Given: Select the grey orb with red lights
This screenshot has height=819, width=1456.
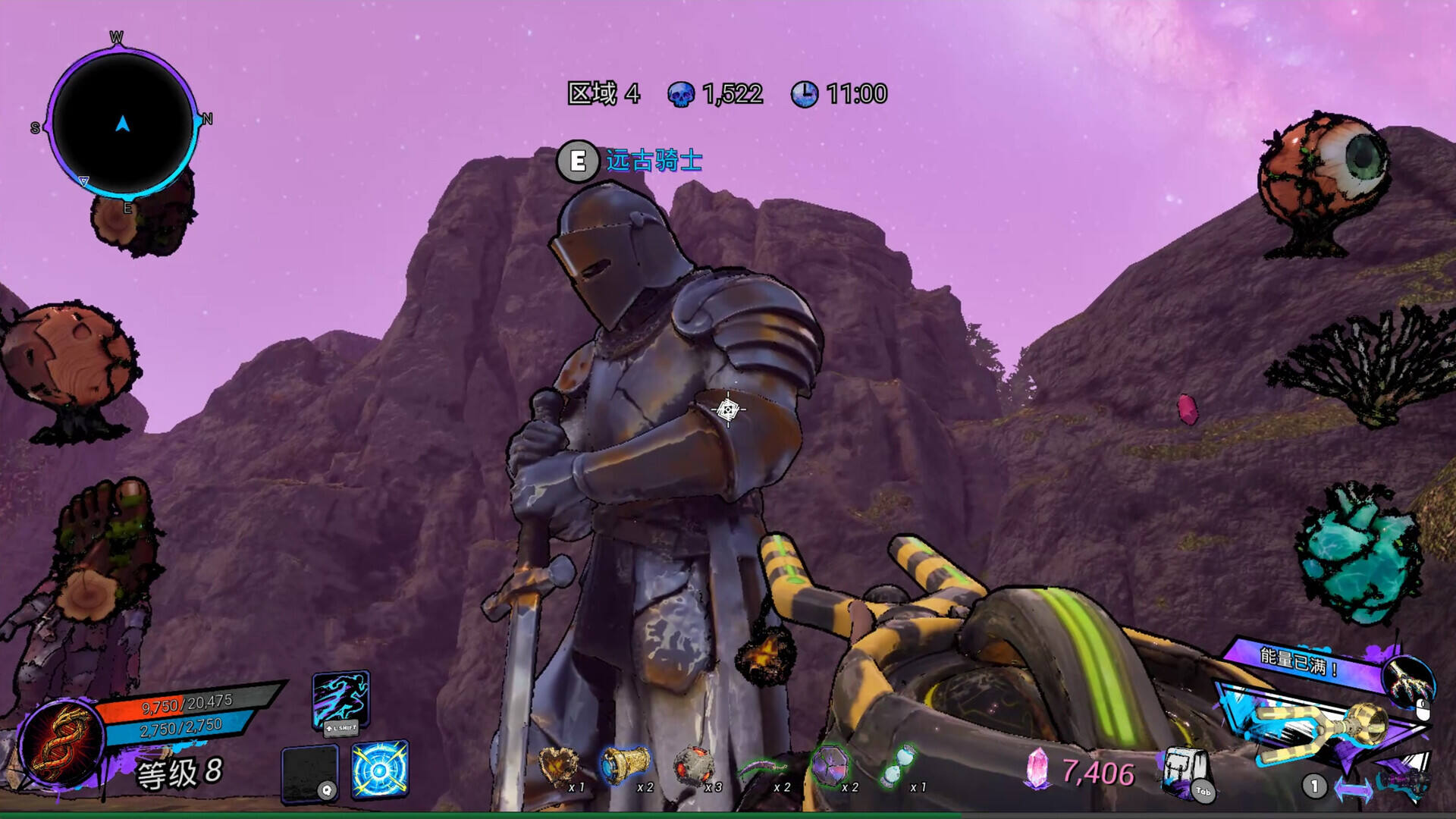Looking at the screenshot, I should tap(692, 766).
